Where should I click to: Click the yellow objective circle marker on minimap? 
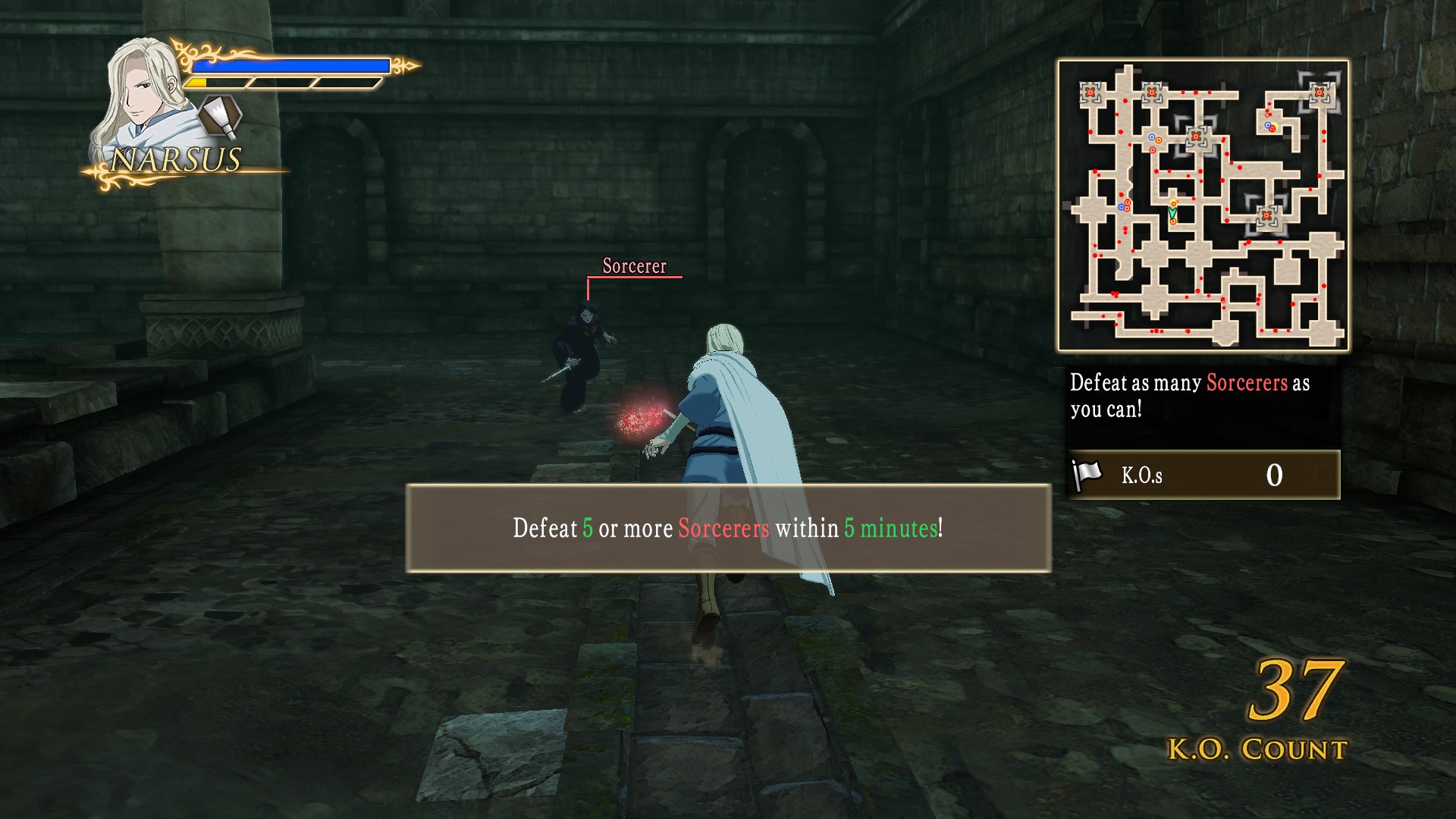click(x=1274, y=125)
